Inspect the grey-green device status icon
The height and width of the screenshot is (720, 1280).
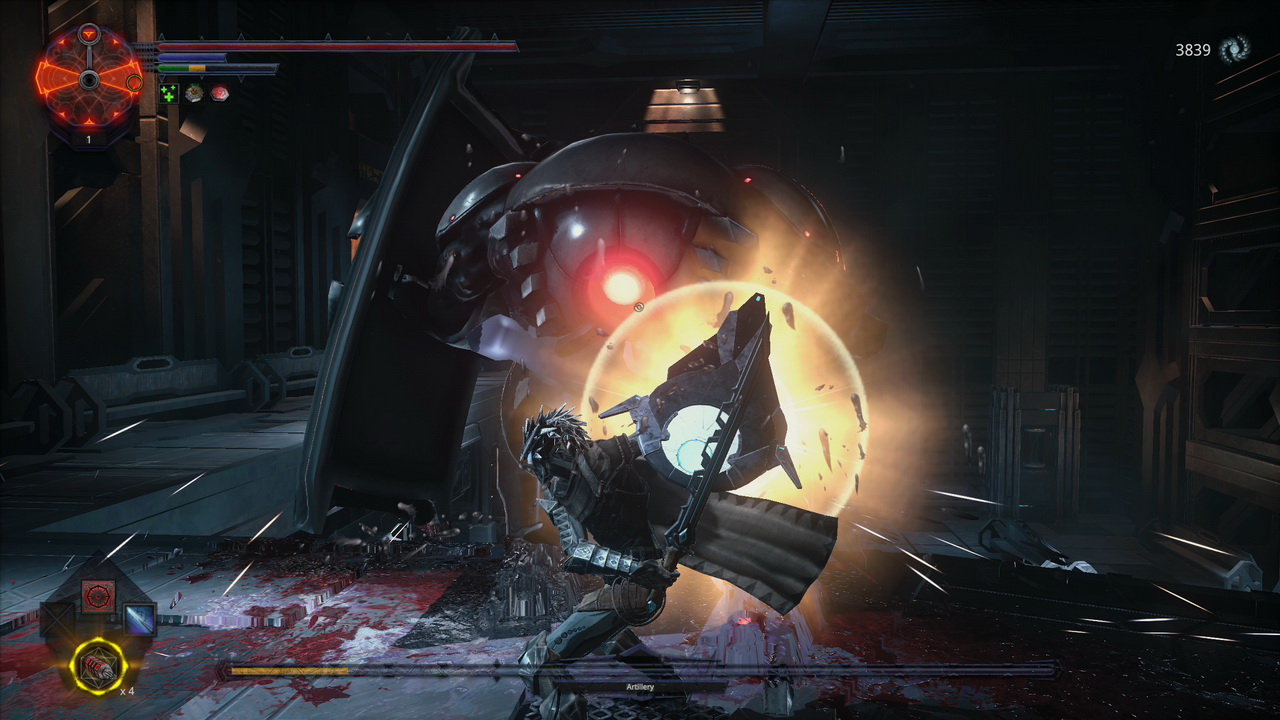(x=194, y=93)
